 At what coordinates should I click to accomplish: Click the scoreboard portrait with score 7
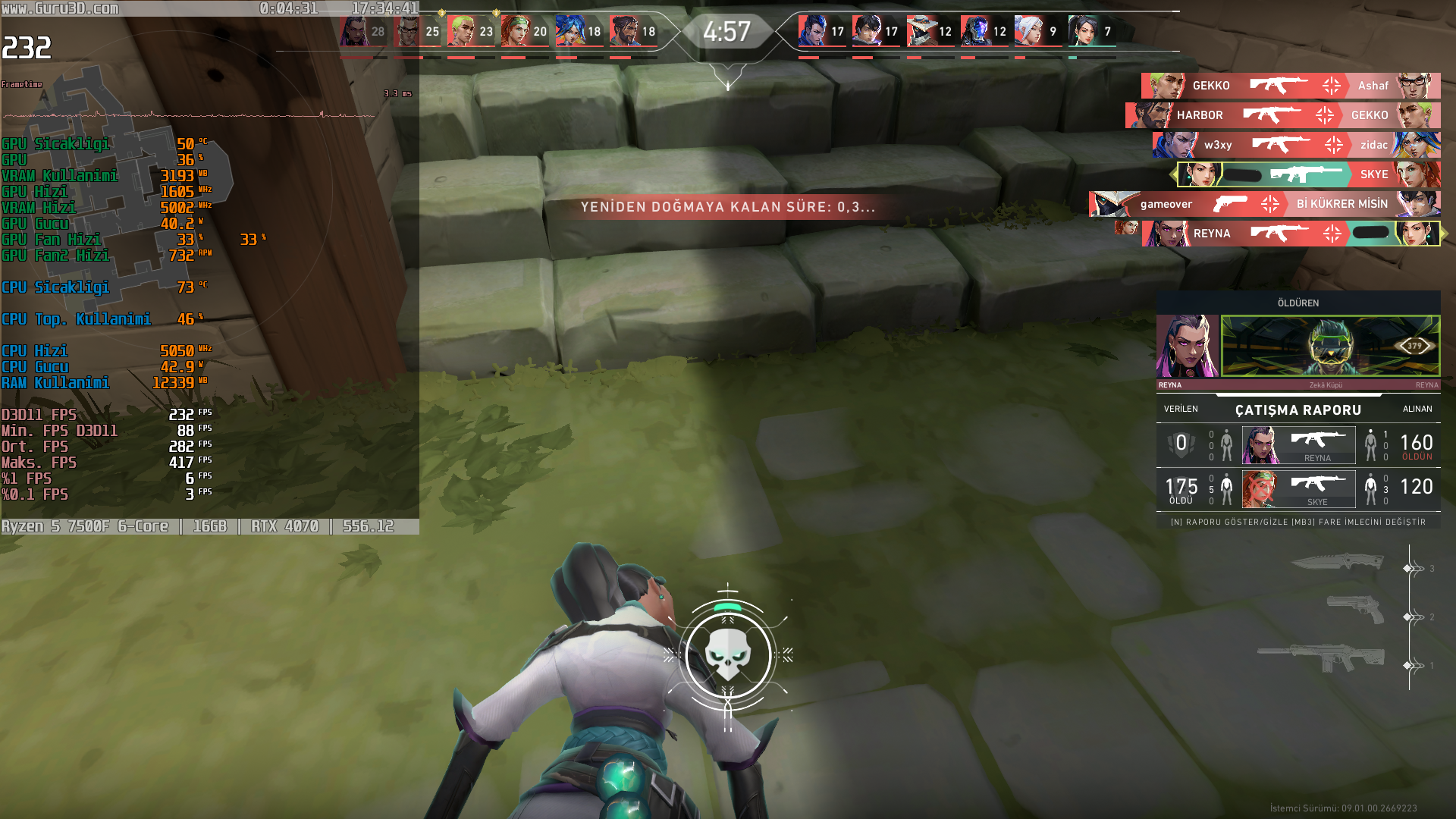(1083, 32)
